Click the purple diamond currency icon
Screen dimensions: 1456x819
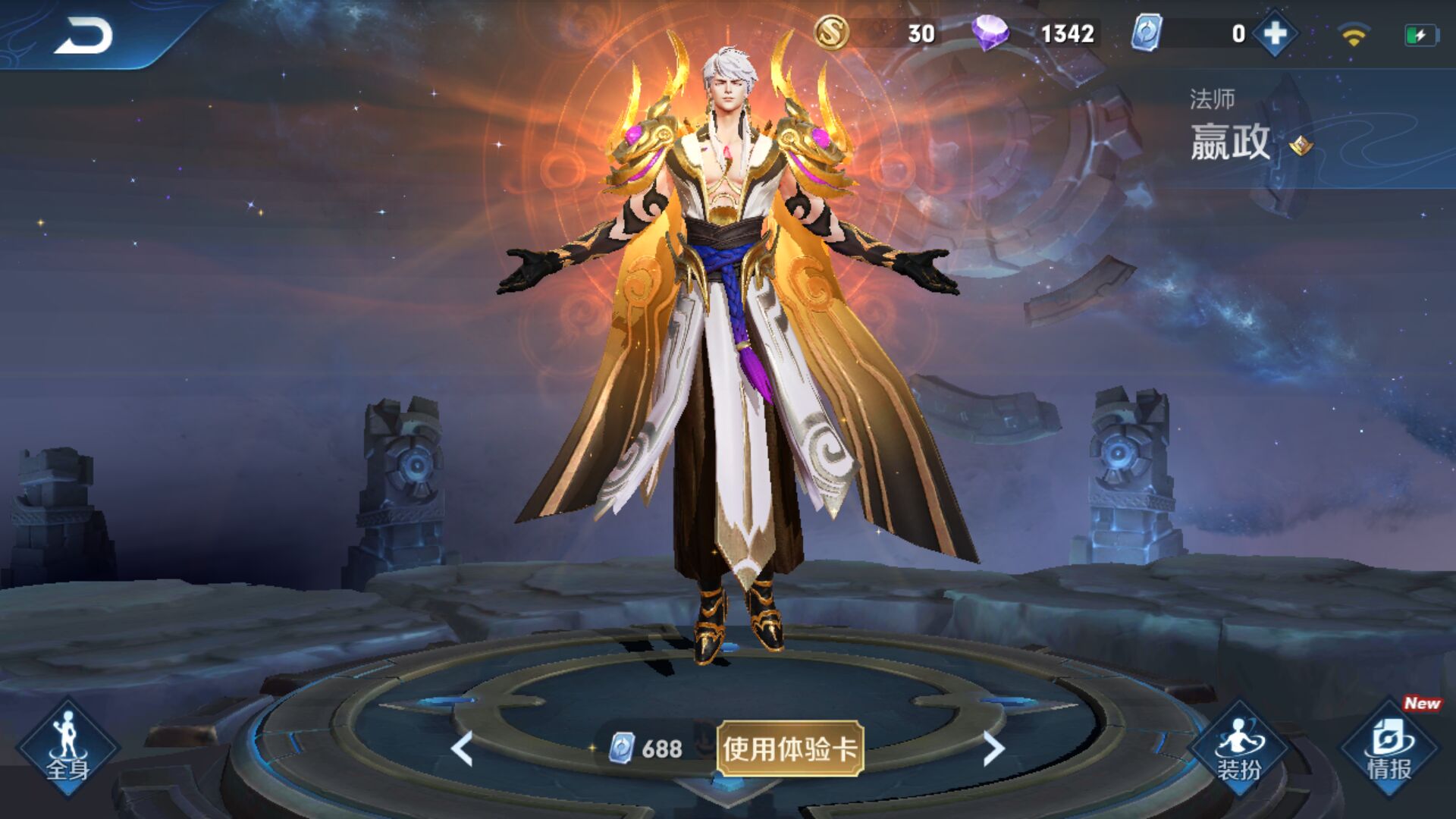[x=993, y=33]
